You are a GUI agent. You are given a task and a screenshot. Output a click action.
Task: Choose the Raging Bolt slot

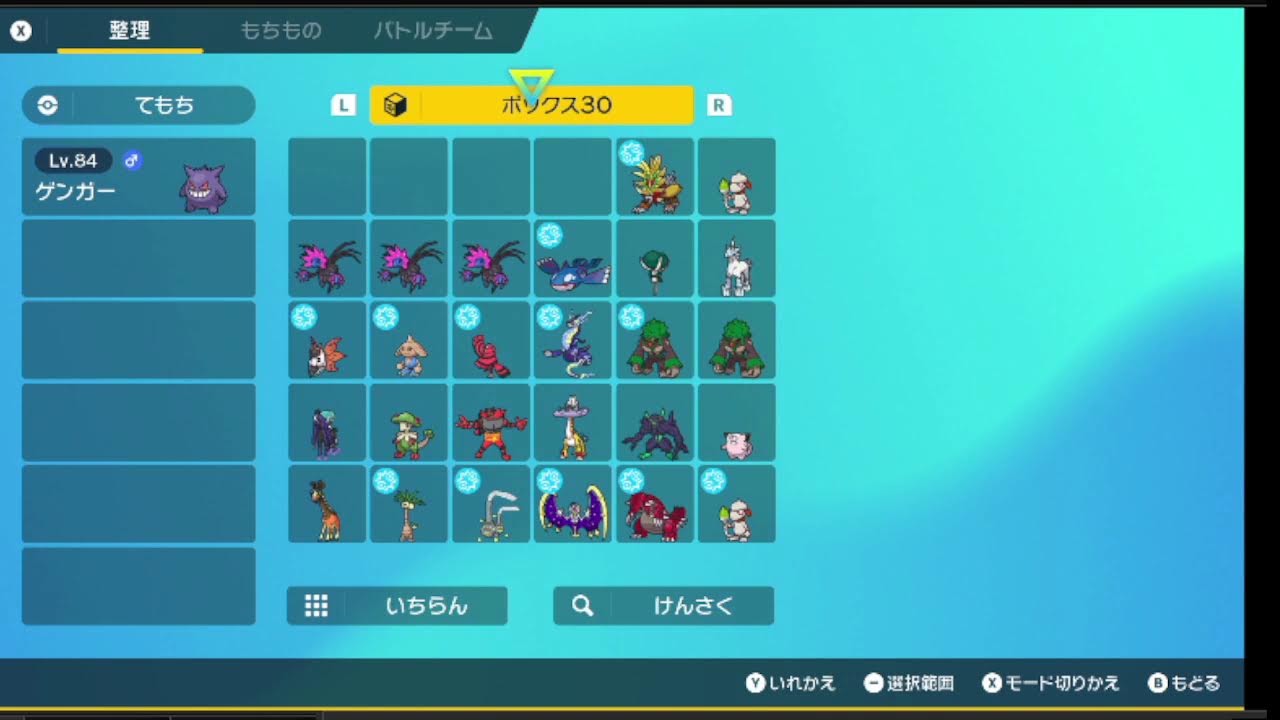point(655,177)
